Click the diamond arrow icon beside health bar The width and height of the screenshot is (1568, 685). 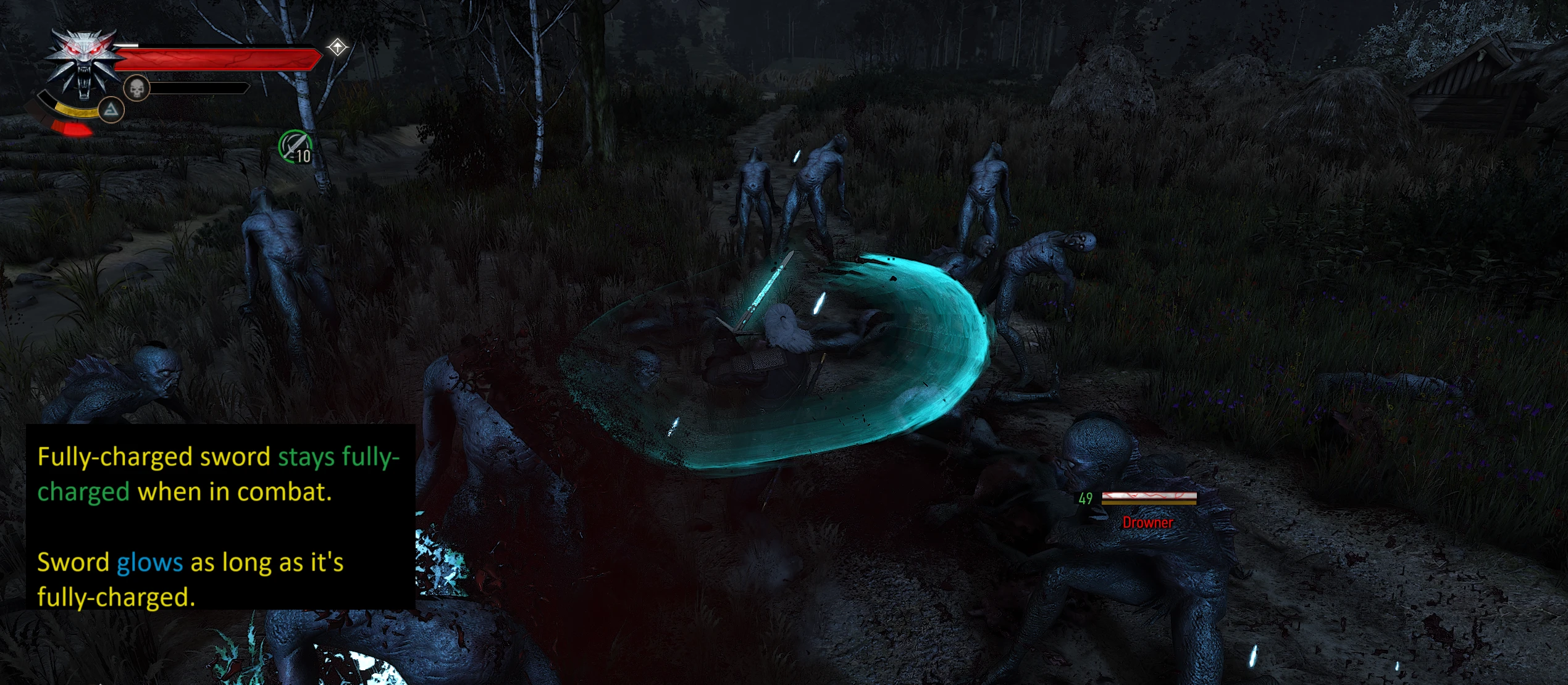(338, 47)
